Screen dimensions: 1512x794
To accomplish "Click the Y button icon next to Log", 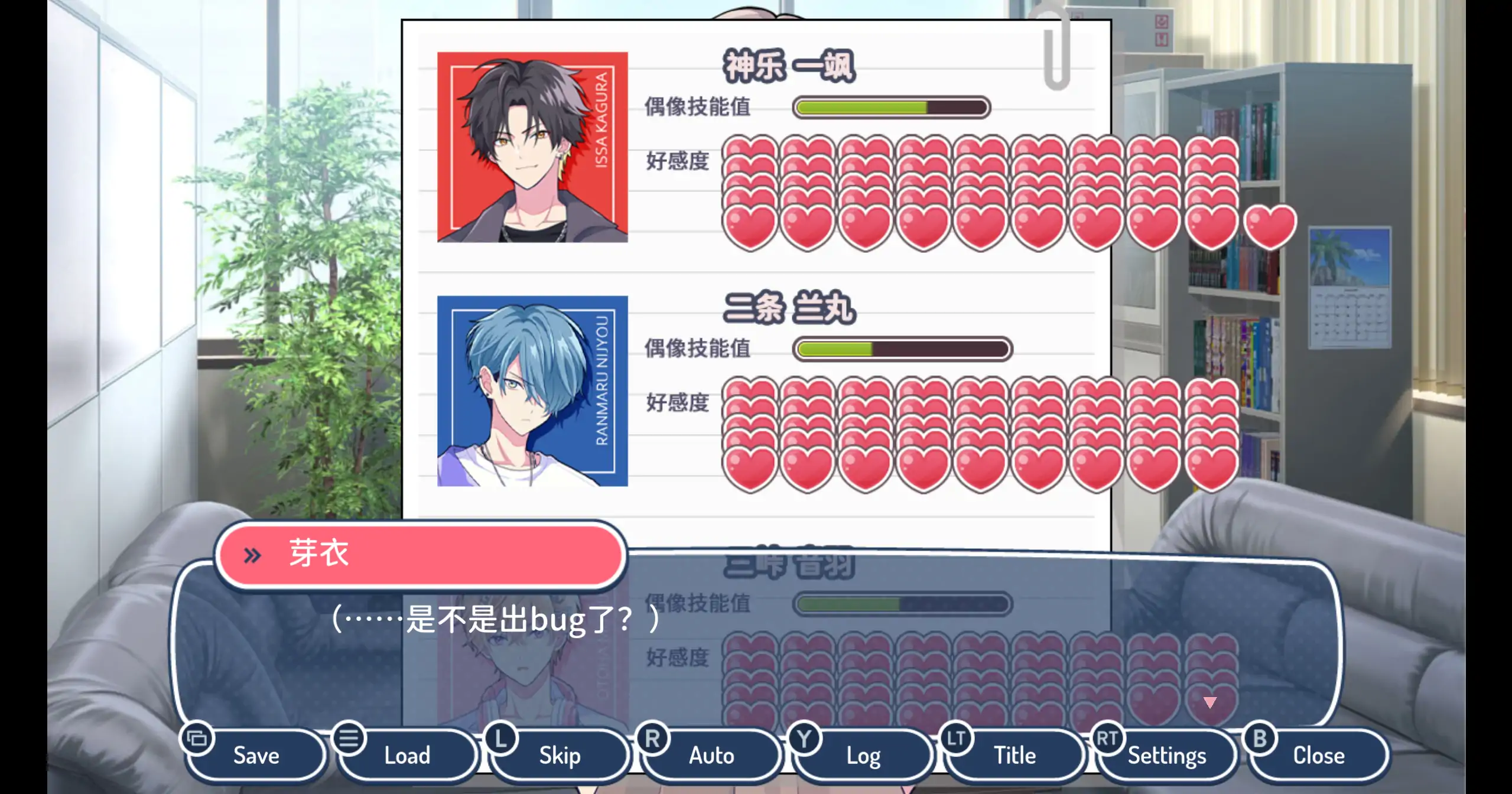I will click(x=804, y=738).
